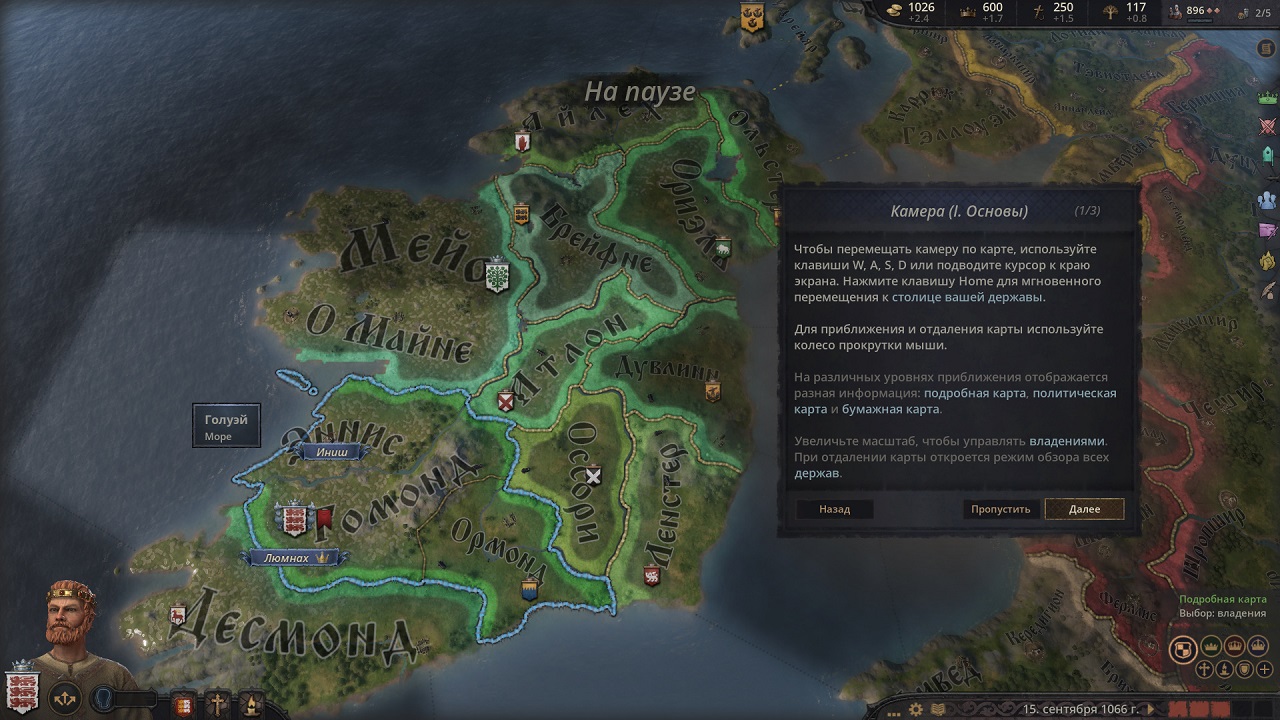Image resolution: width=1280 pixels, height=720 pixels.
Task: Open the crossed swords military side tab
Action: [x=1268, y=126]
